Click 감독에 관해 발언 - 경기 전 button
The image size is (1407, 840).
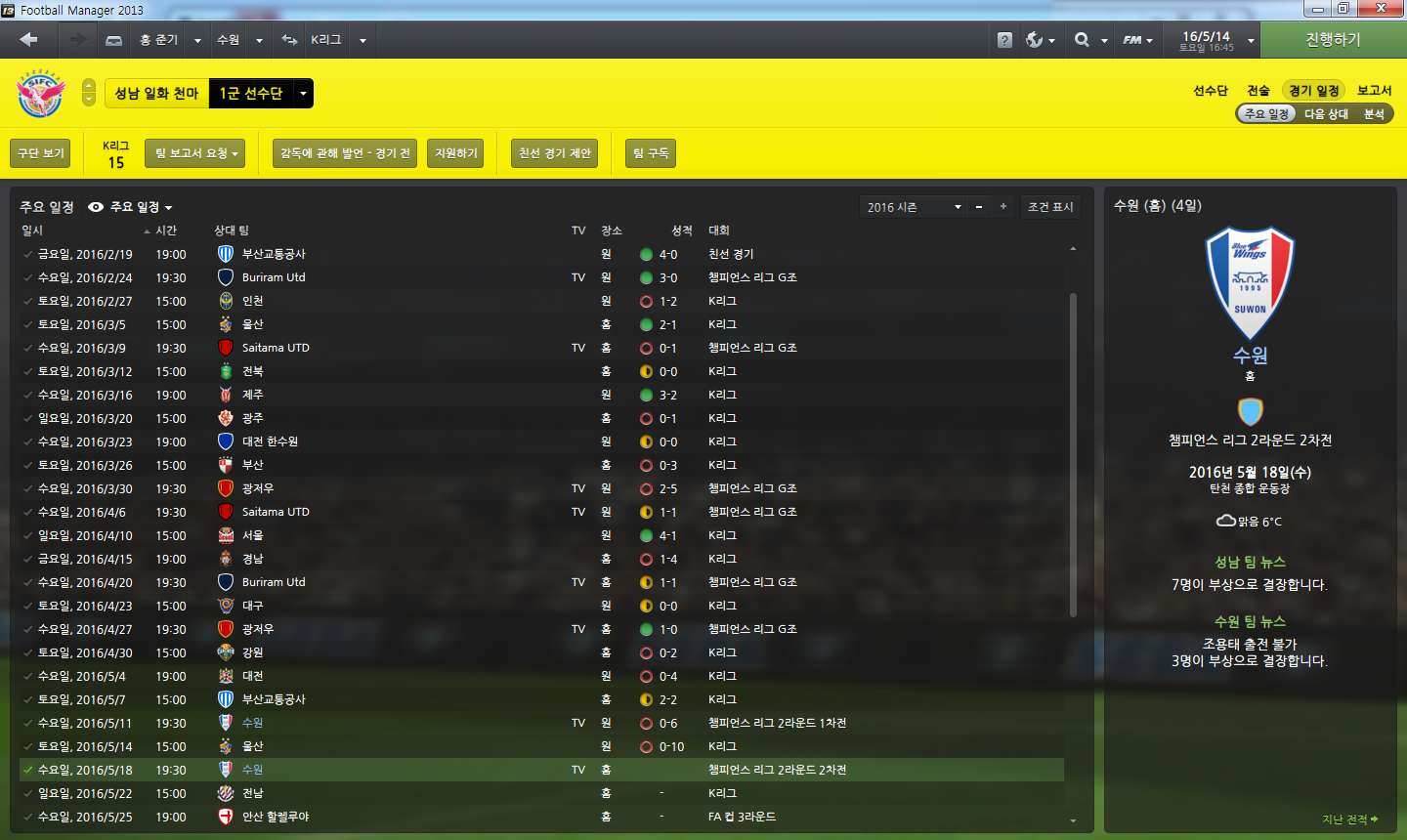345,153
